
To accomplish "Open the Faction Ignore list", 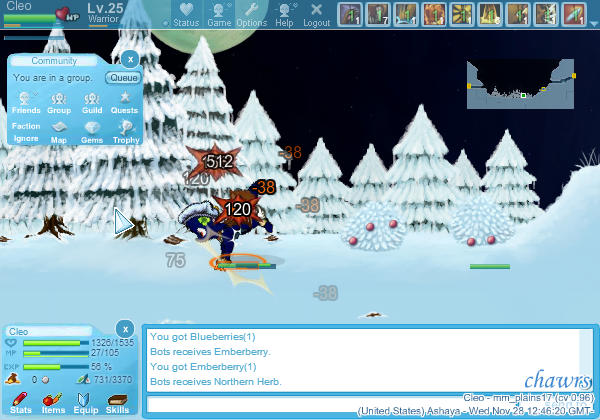I will pyautogui.click(x=26, y=131).
